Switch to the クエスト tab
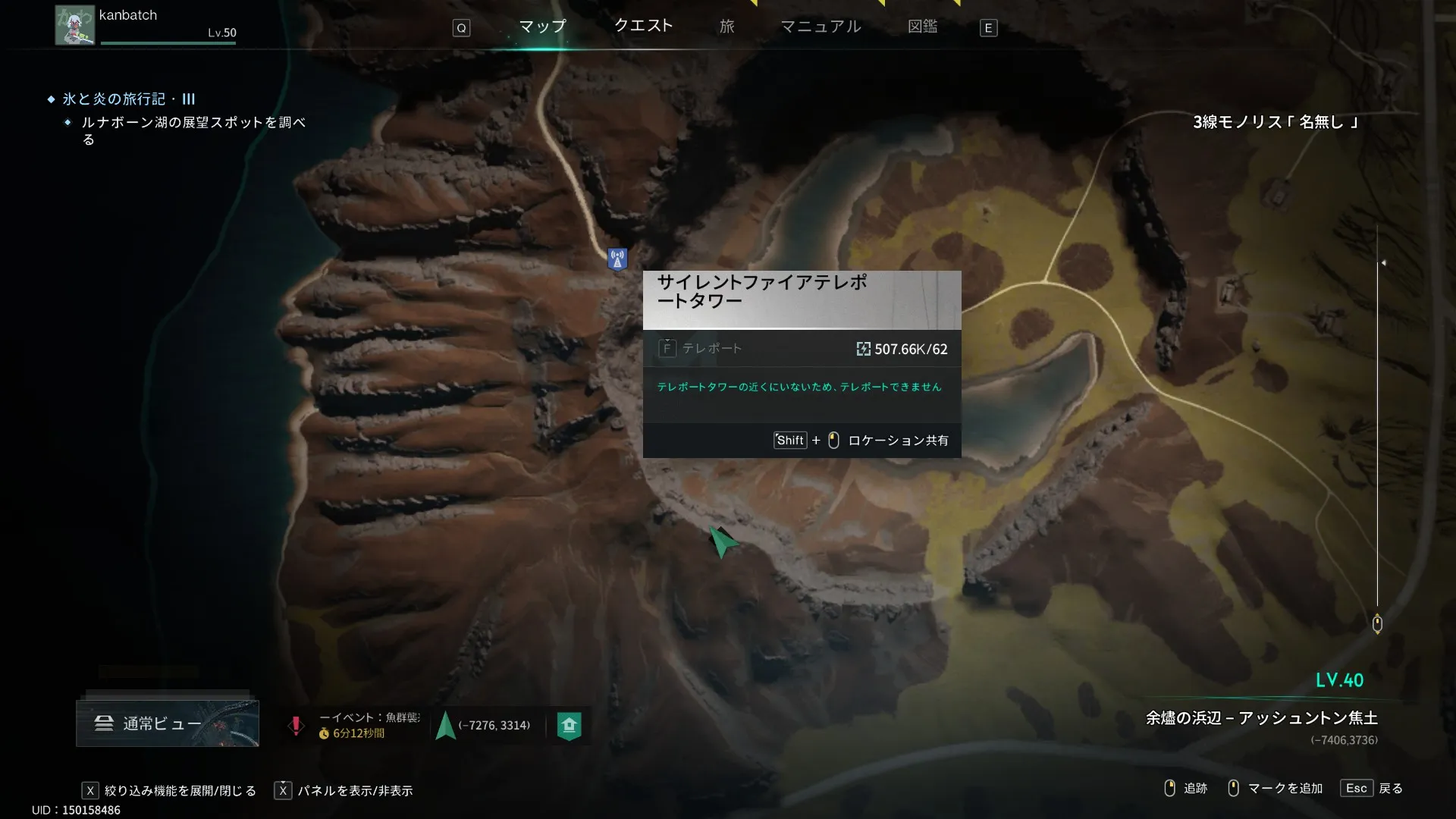 tap(643, 26)
